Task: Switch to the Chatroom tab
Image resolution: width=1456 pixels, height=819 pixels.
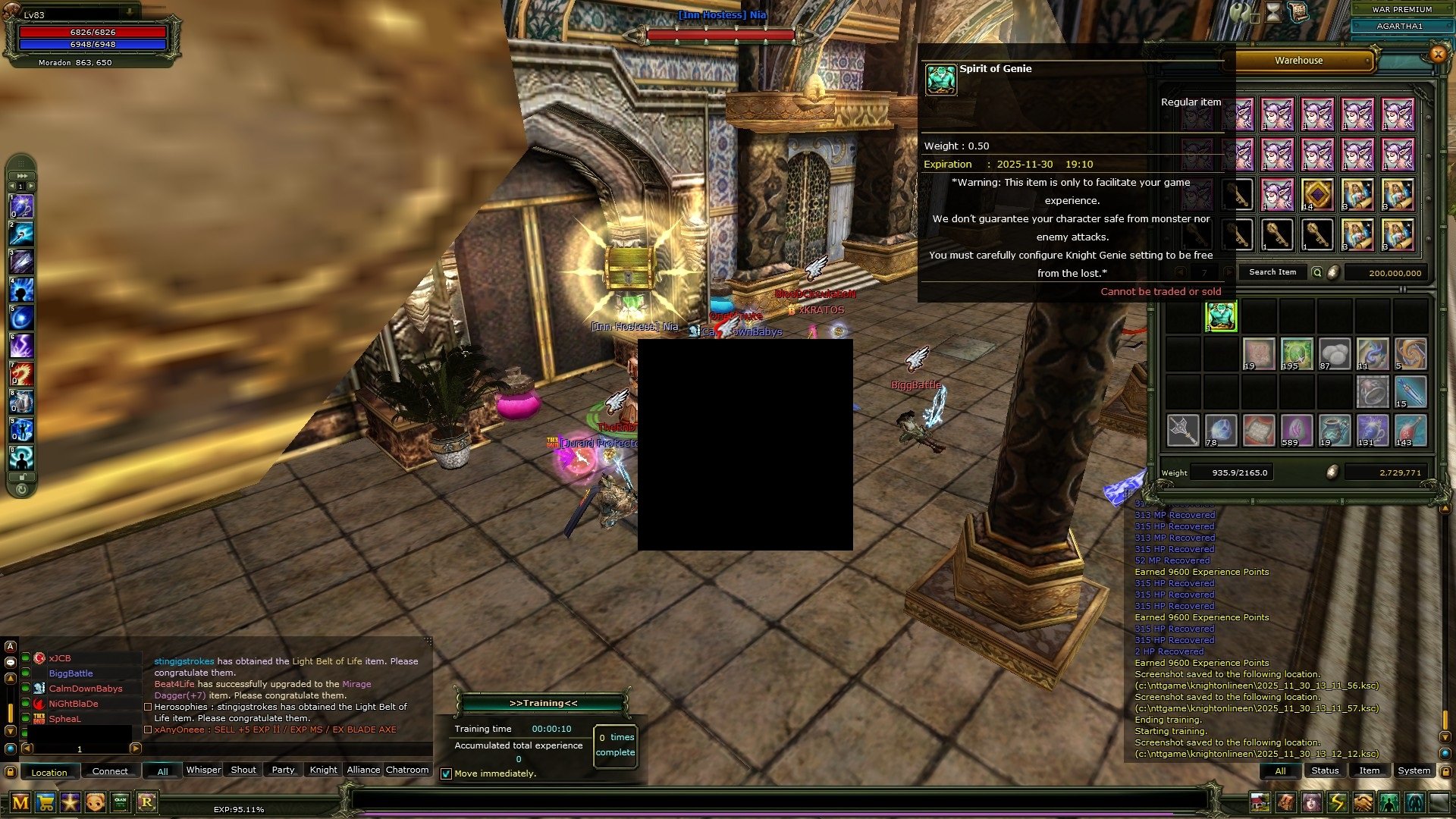Action: click(x=407, y=770)
